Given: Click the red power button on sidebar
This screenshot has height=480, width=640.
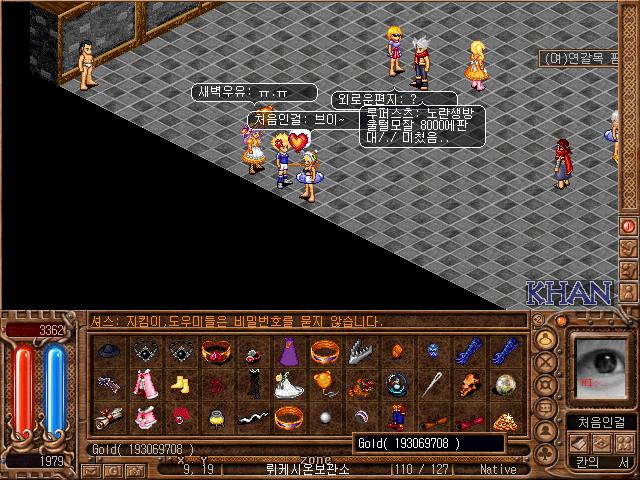Looking at the screenshot, I should [x=628, y=227].
